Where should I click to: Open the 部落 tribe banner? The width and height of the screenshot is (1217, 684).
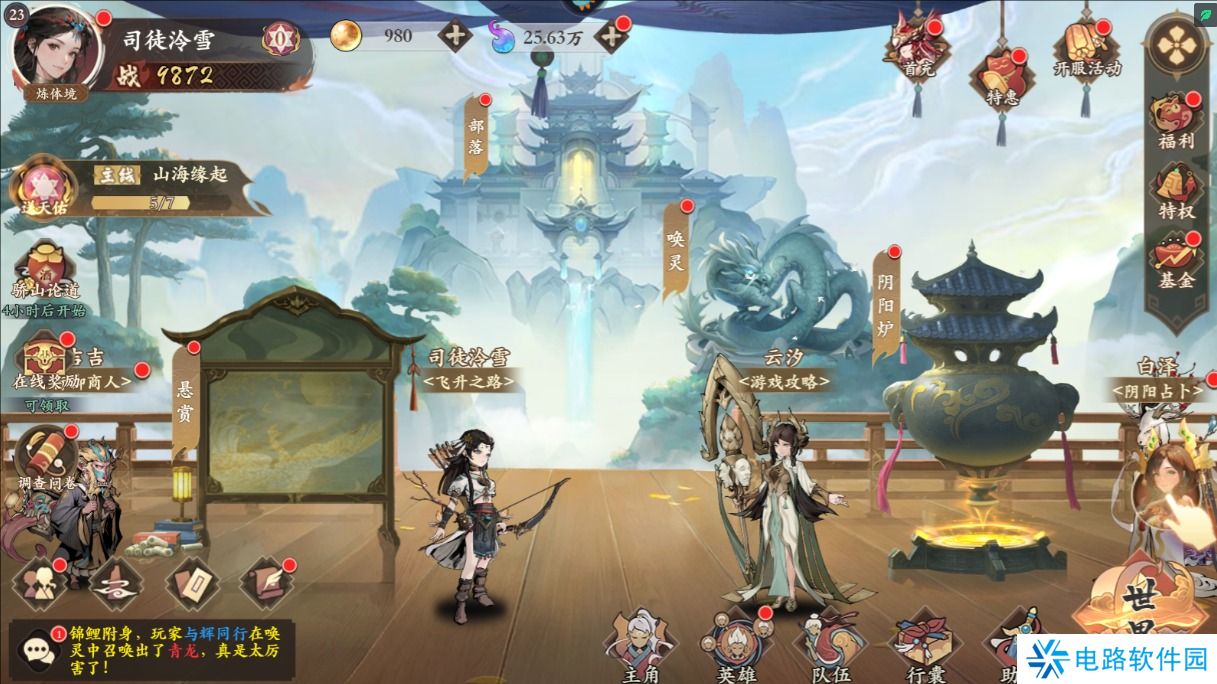477,140
